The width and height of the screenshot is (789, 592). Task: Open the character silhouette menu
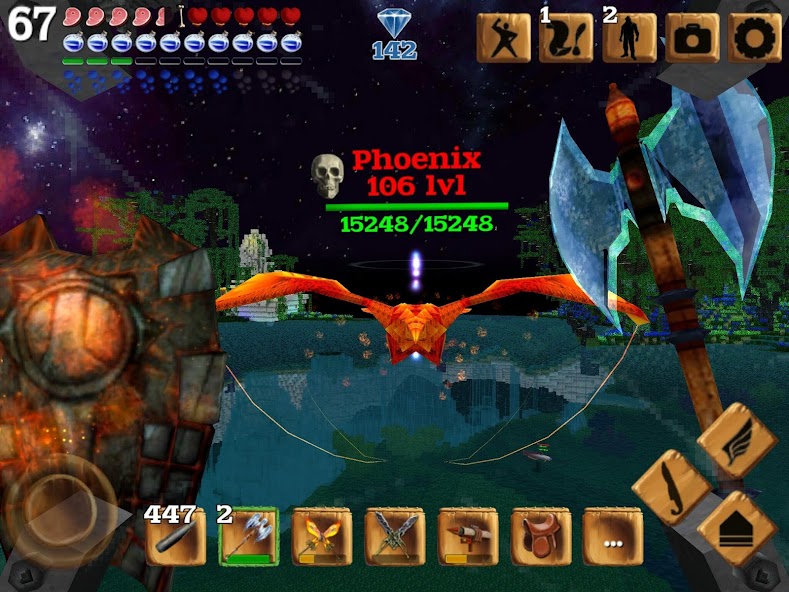point(629,37)
